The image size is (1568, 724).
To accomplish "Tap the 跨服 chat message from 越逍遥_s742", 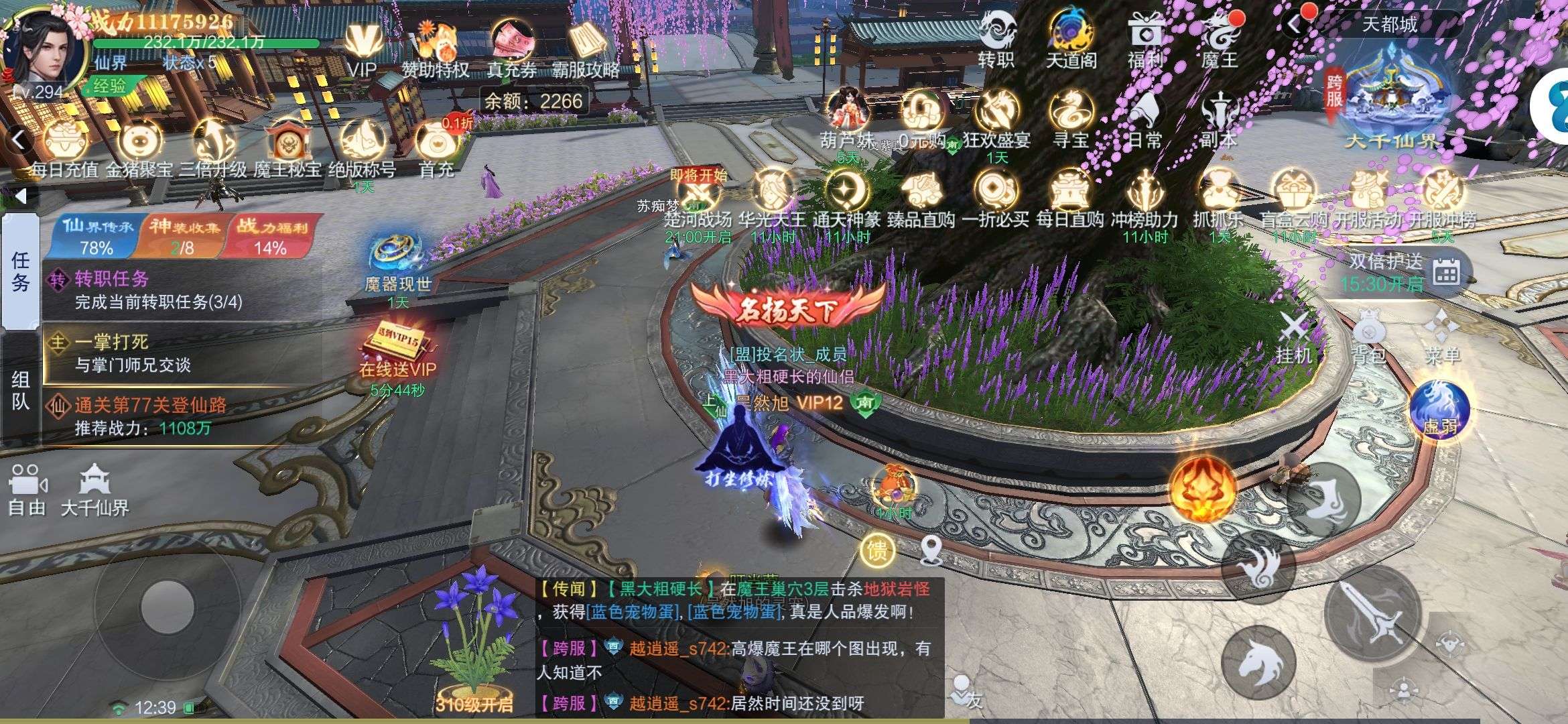I will pos(737,647).
